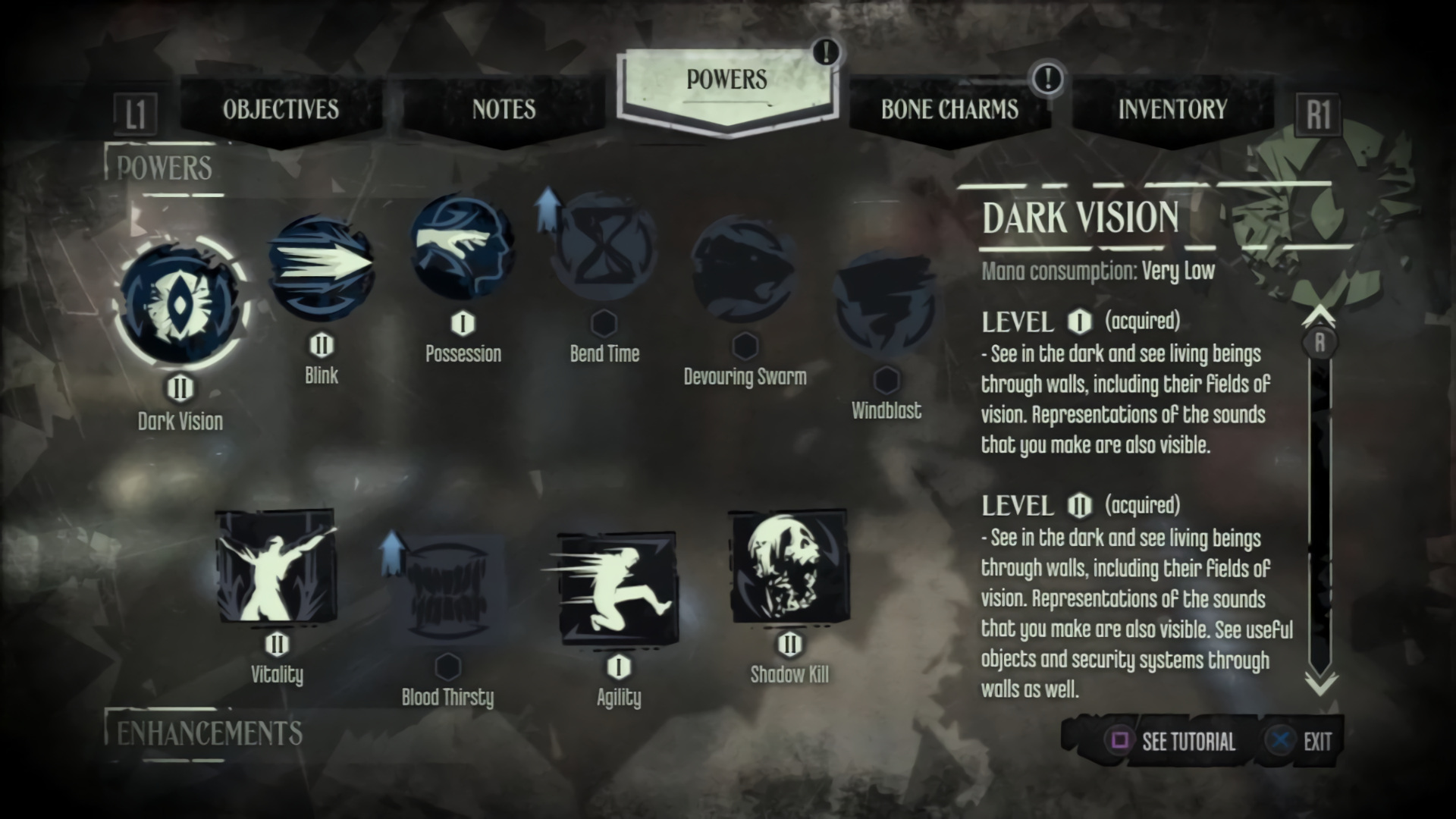Exit the powers menu
The height and width of the screenshot is (819, 1456).
1300,741
